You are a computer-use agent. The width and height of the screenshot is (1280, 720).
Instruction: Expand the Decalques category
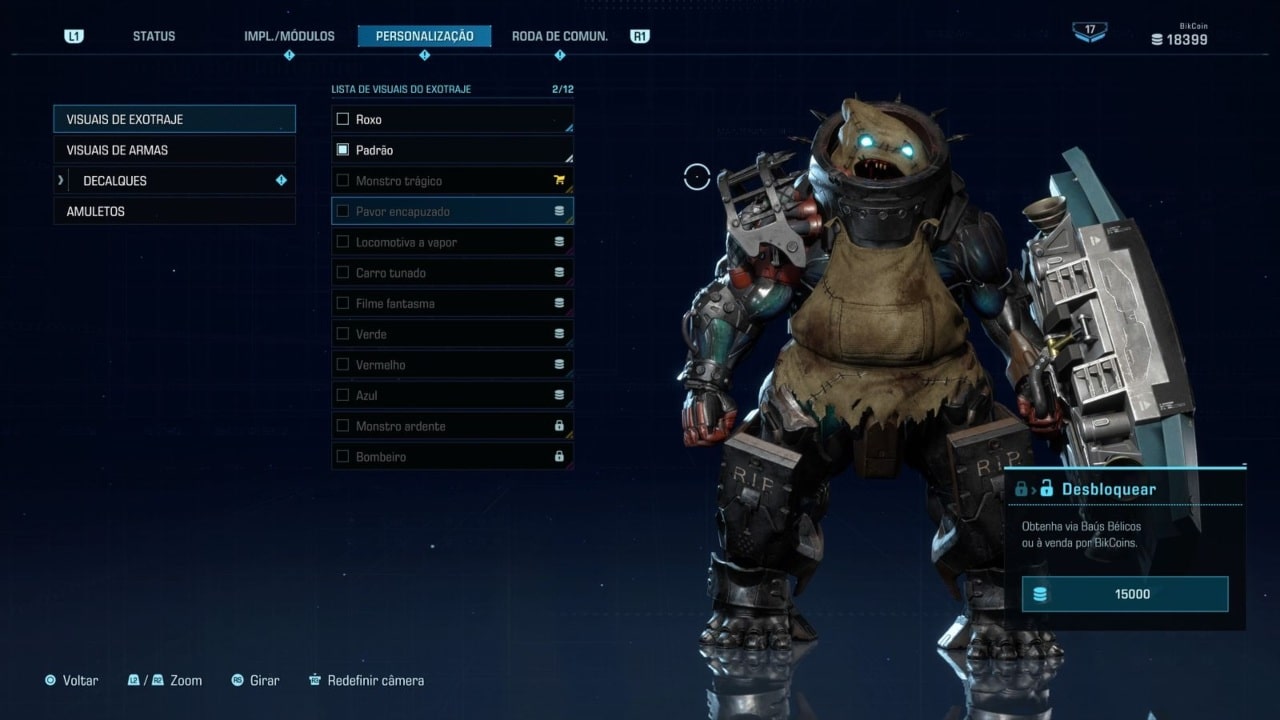[x=174, y=181]
